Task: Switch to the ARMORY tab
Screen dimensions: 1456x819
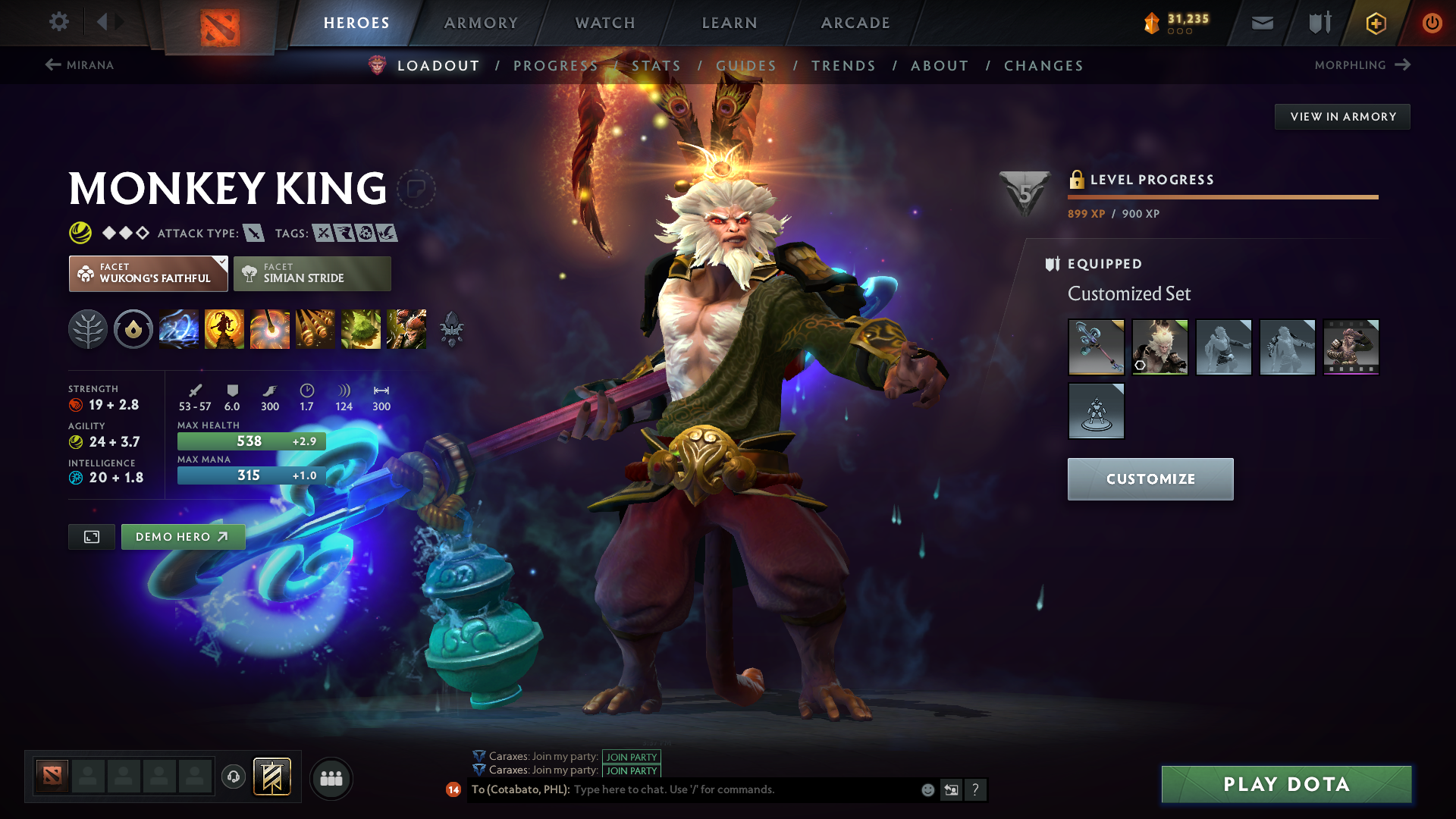Action: click(481, 23)
